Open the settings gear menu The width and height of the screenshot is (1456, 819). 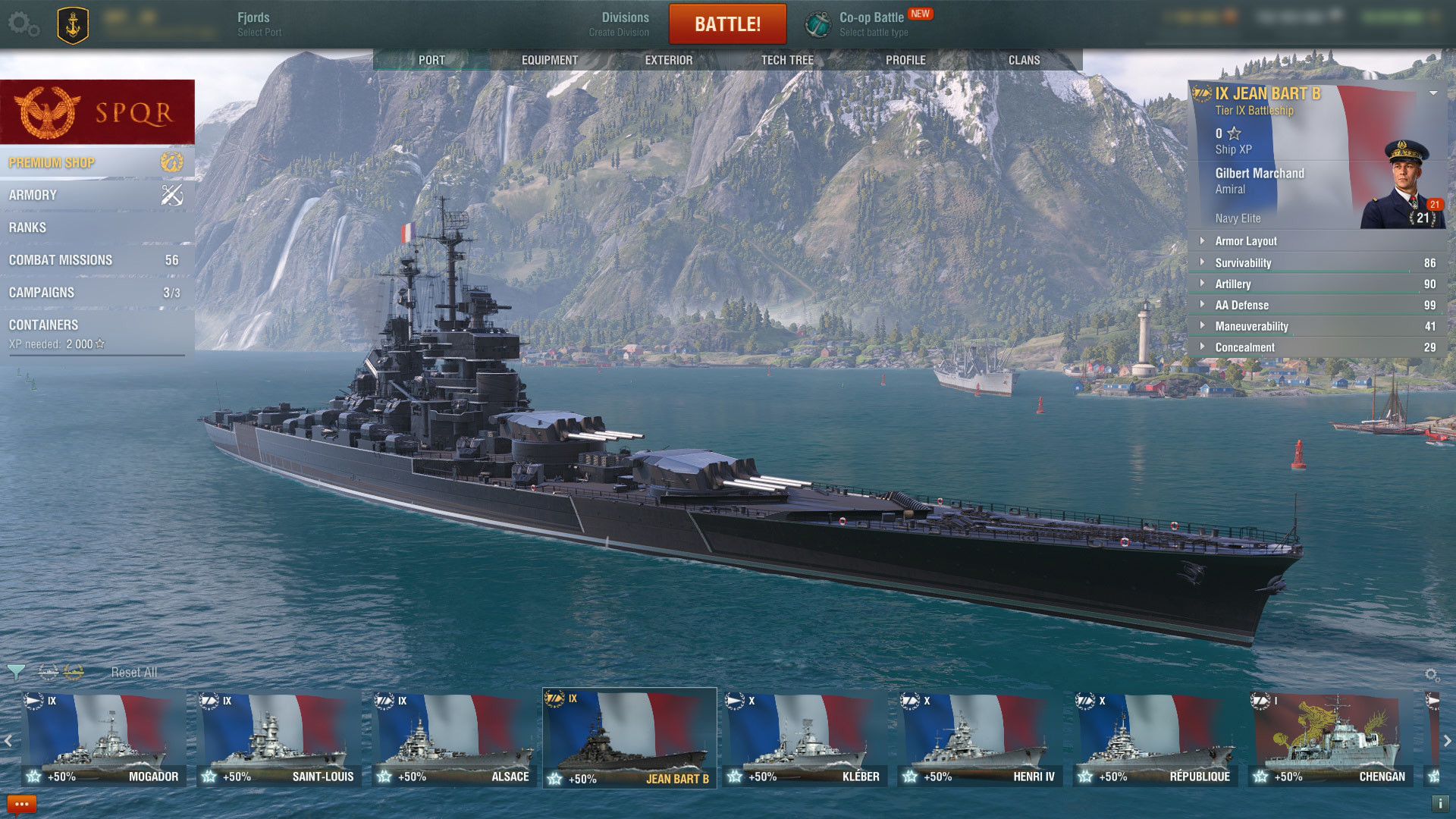tap(23, 24)
